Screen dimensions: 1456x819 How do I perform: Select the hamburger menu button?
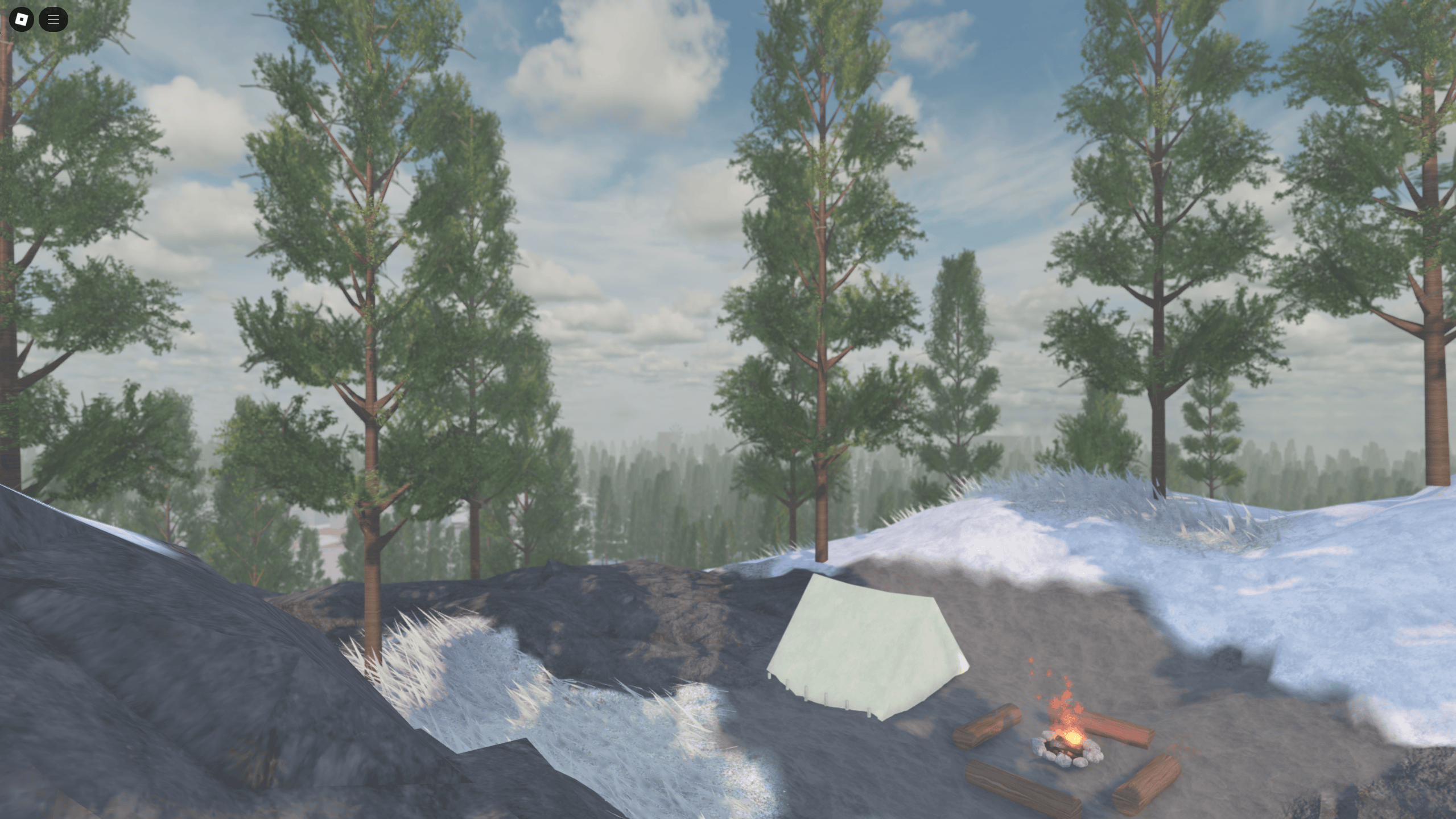(x=53, y=19)
